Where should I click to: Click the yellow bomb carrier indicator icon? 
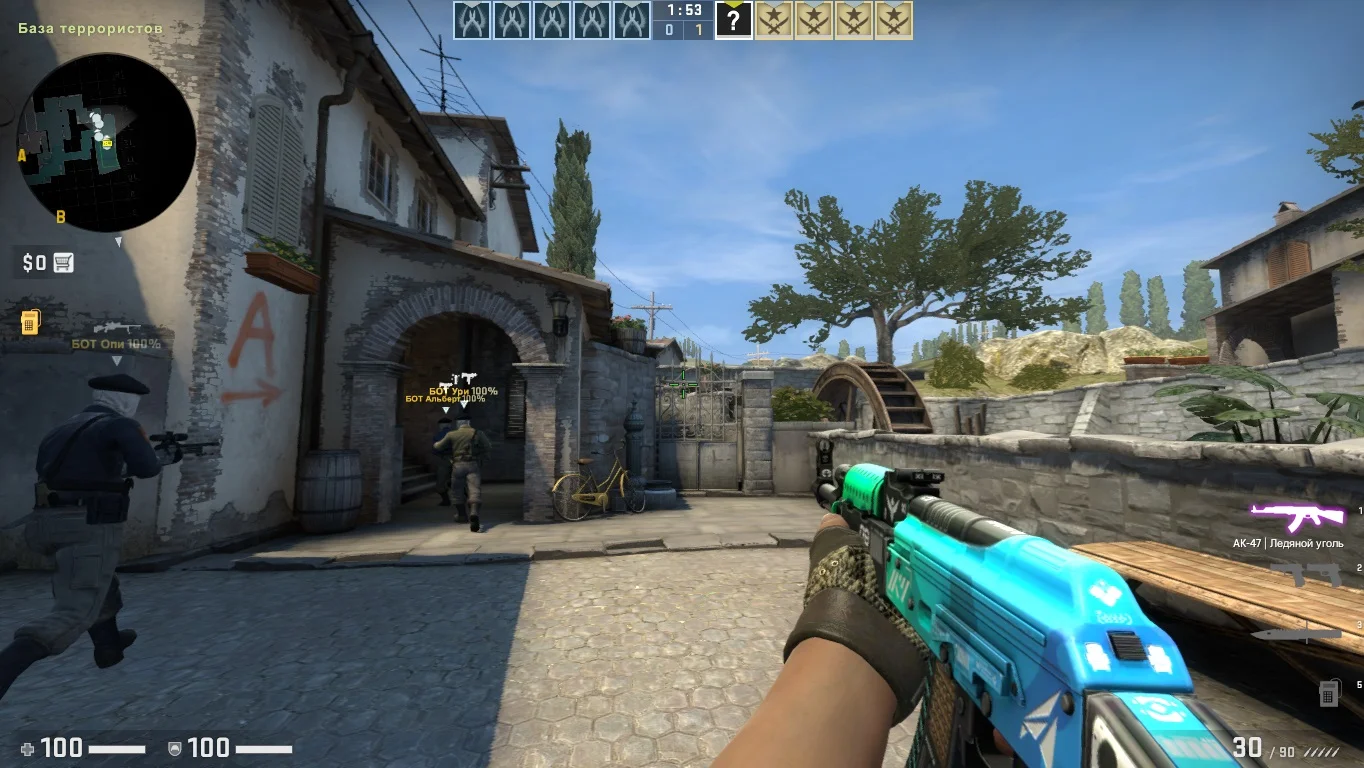click(30, 322)
